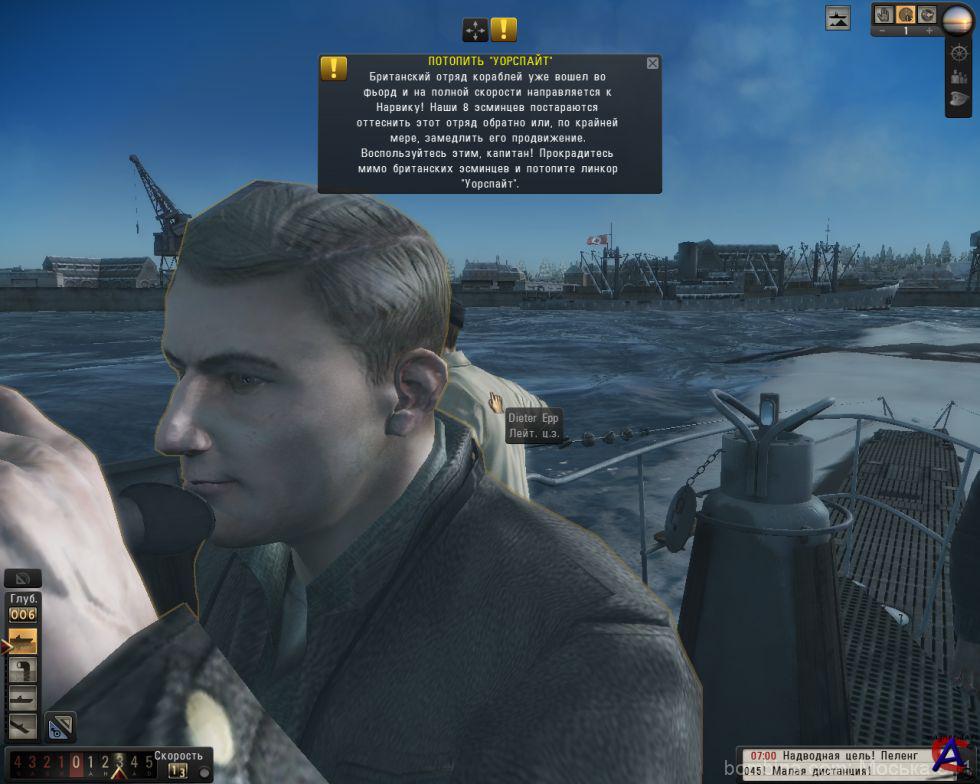Open the submarine-and-terrain map view icon
Viewport: 980px width, 784px height.
838,17
